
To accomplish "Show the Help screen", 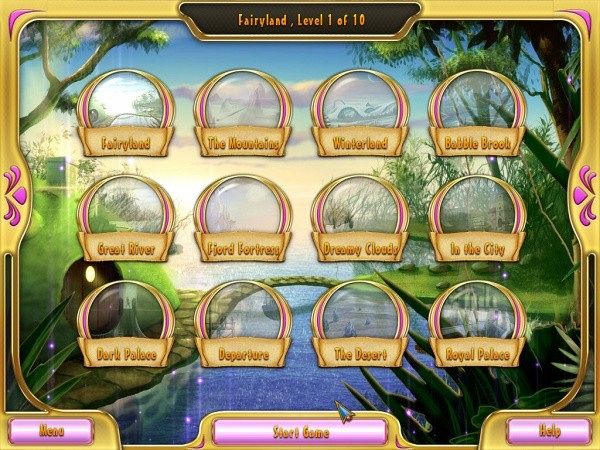I will tap(549, 431).
